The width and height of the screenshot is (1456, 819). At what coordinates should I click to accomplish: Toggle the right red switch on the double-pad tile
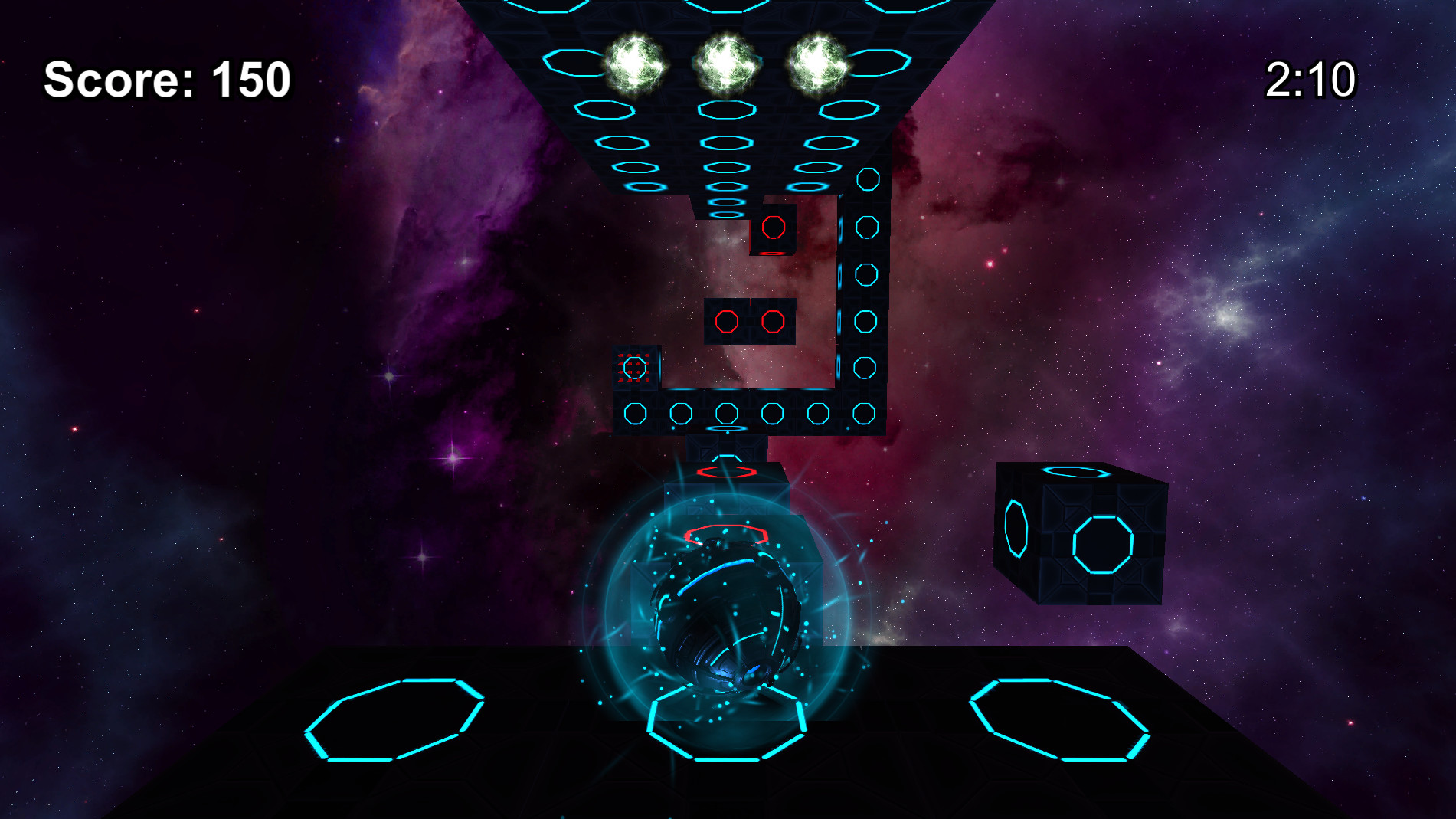tap(774, 323)
